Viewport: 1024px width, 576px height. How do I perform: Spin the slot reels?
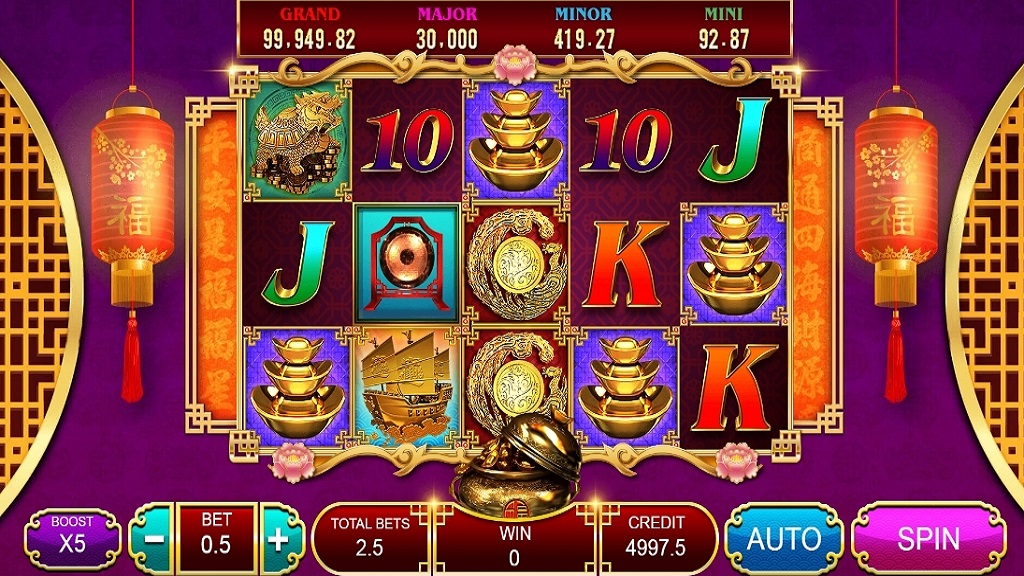coord(928,538)
